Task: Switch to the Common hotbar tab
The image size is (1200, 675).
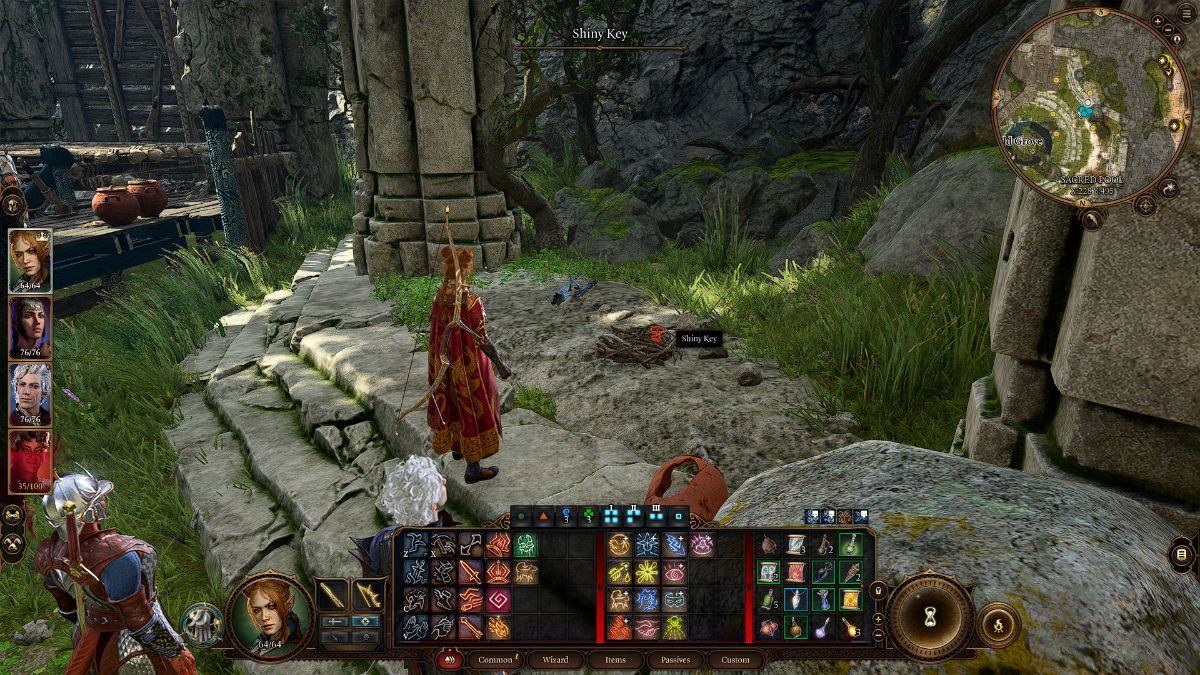Action: (x=496, y=660)
